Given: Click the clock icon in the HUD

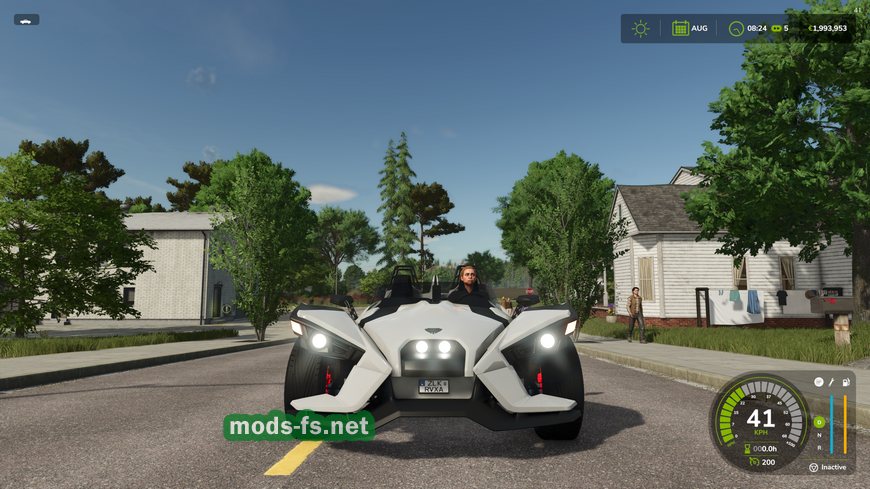Looking at the screenshot, I should pyautogui.click(x=736, y=28).
